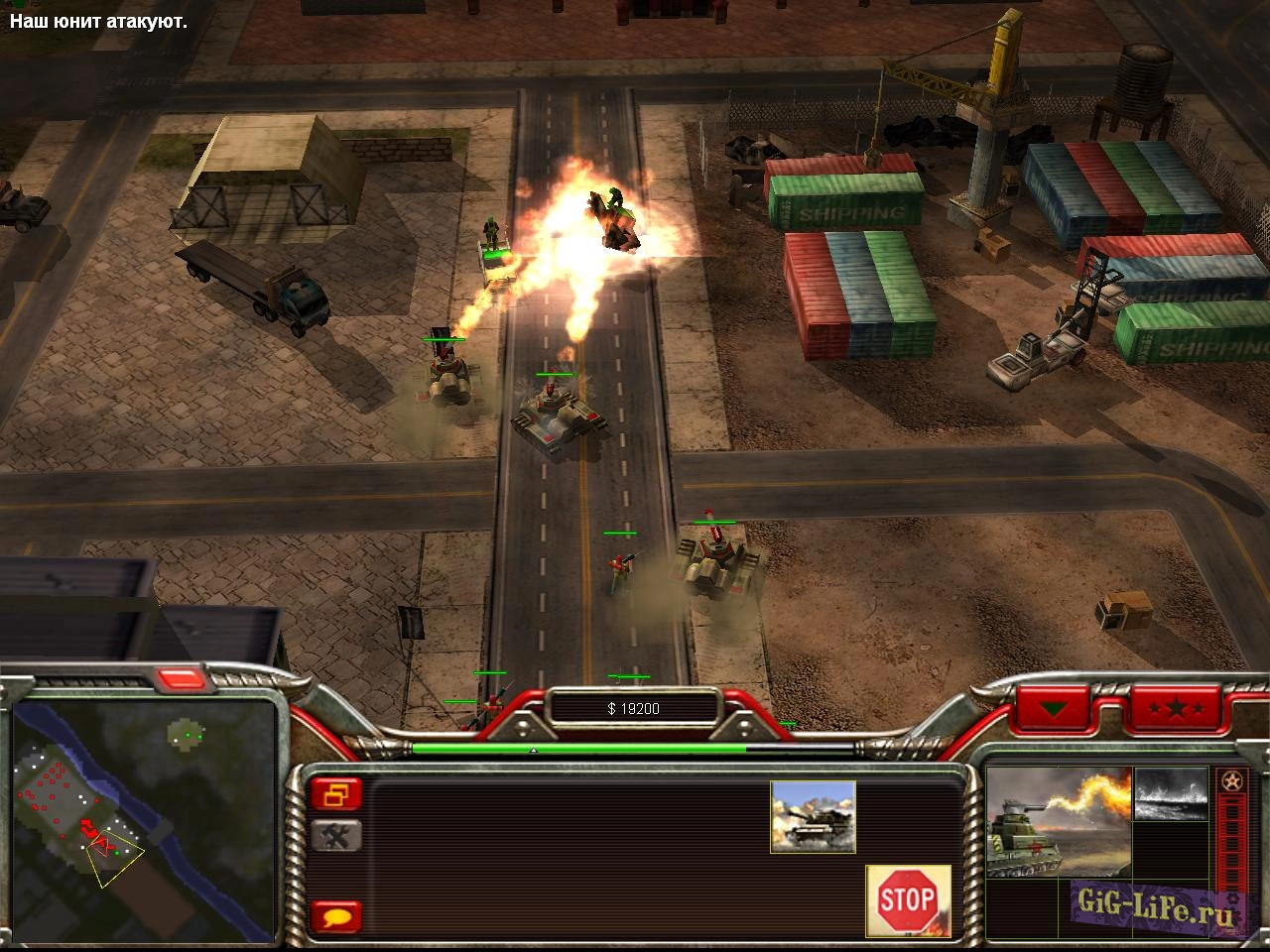Click the minimap

point(143,819)
